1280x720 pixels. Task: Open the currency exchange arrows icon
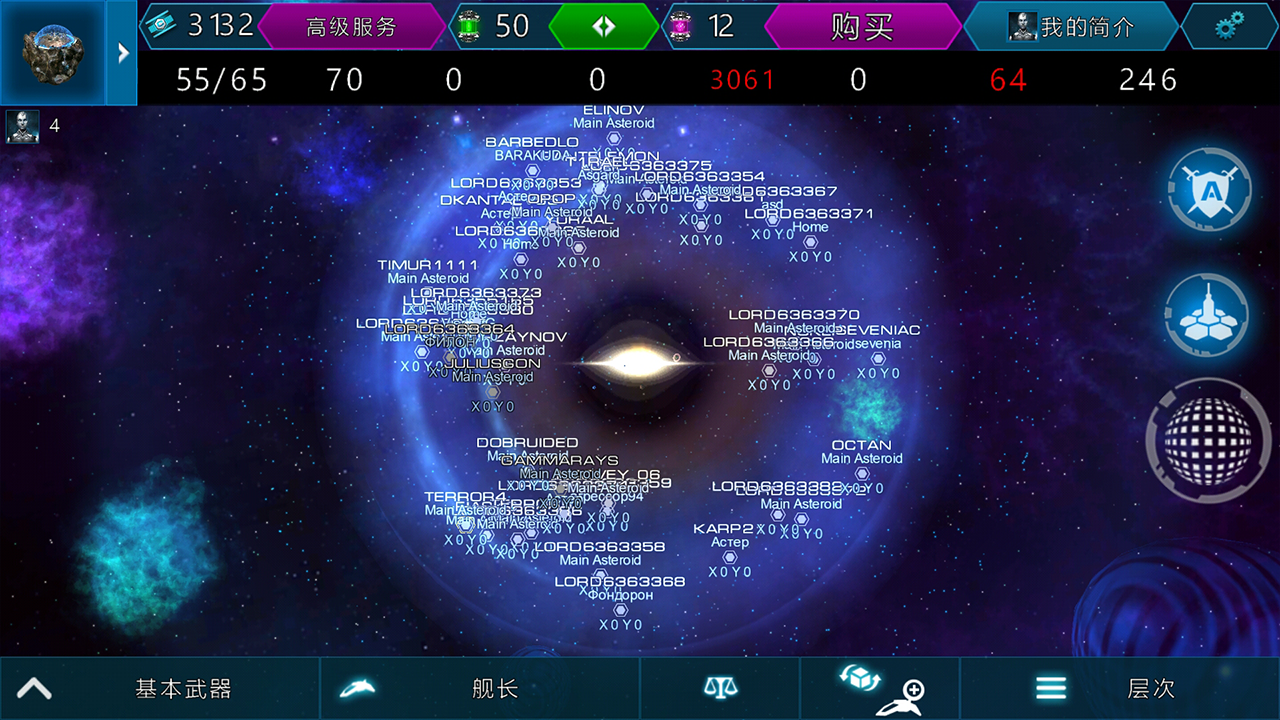point(602,26)
